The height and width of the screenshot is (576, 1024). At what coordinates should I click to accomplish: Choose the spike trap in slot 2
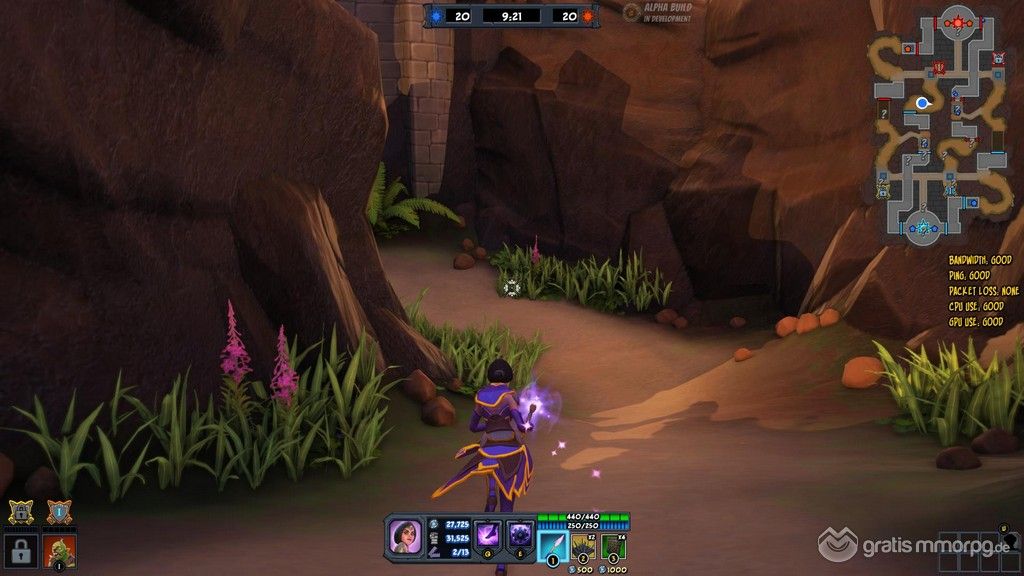(x=584, y=546)
